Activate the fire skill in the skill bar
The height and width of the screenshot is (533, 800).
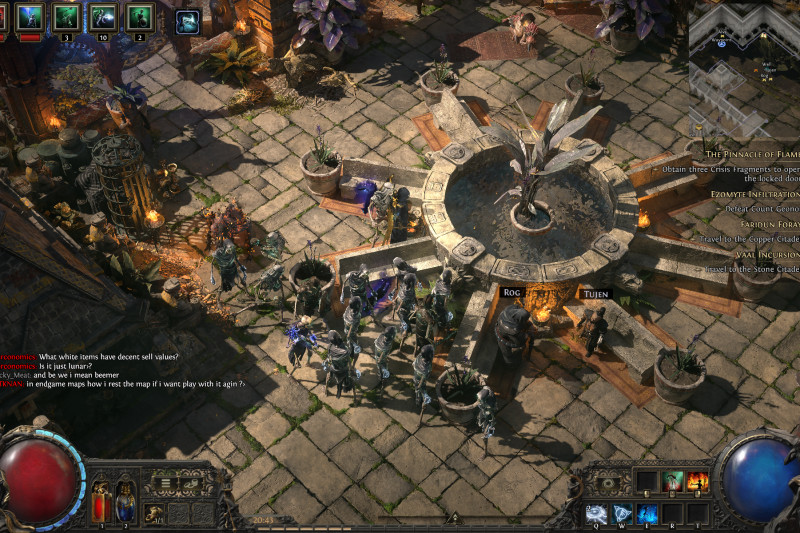click(697, 482)
